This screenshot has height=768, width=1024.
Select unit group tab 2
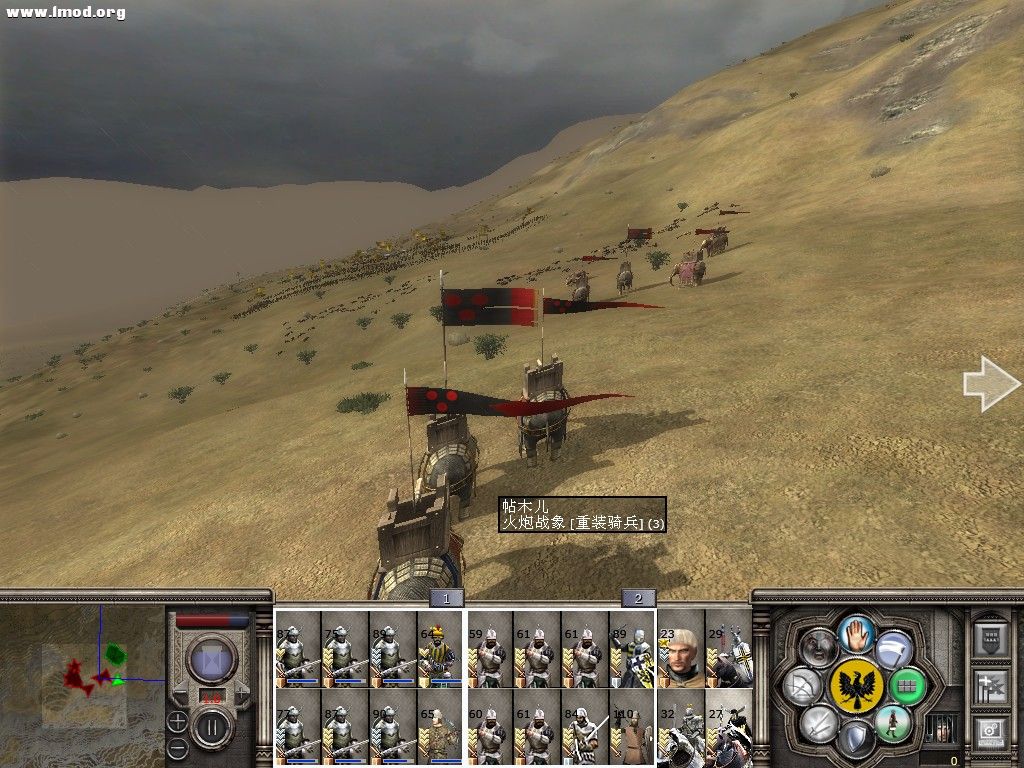point(638,598)
